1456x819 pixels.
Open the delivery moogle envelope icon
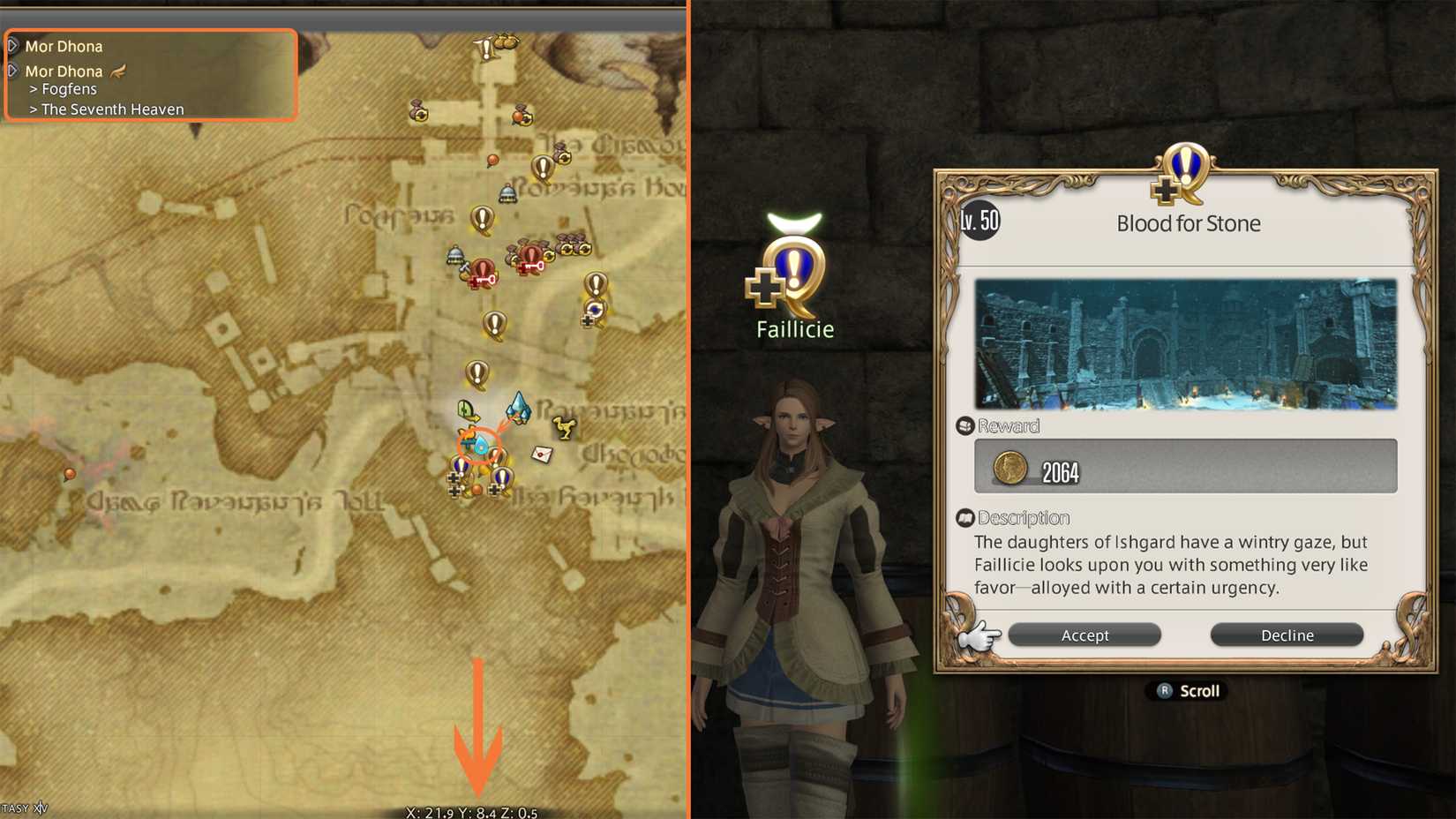click(x=541, y=454)
